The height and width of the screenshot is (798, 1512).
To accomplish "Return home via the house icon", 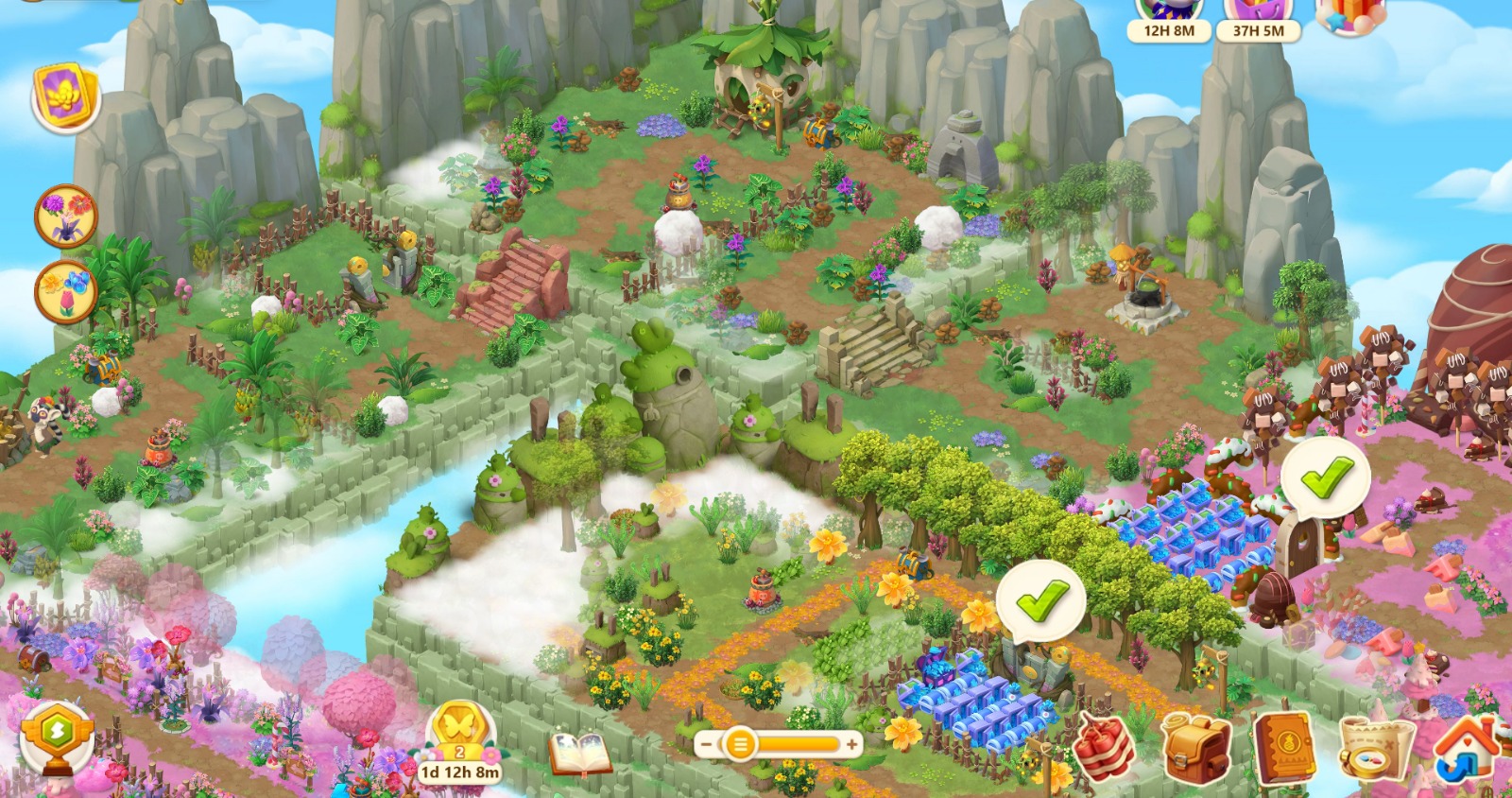I will pyautogui.click(x=1466, y=747).
